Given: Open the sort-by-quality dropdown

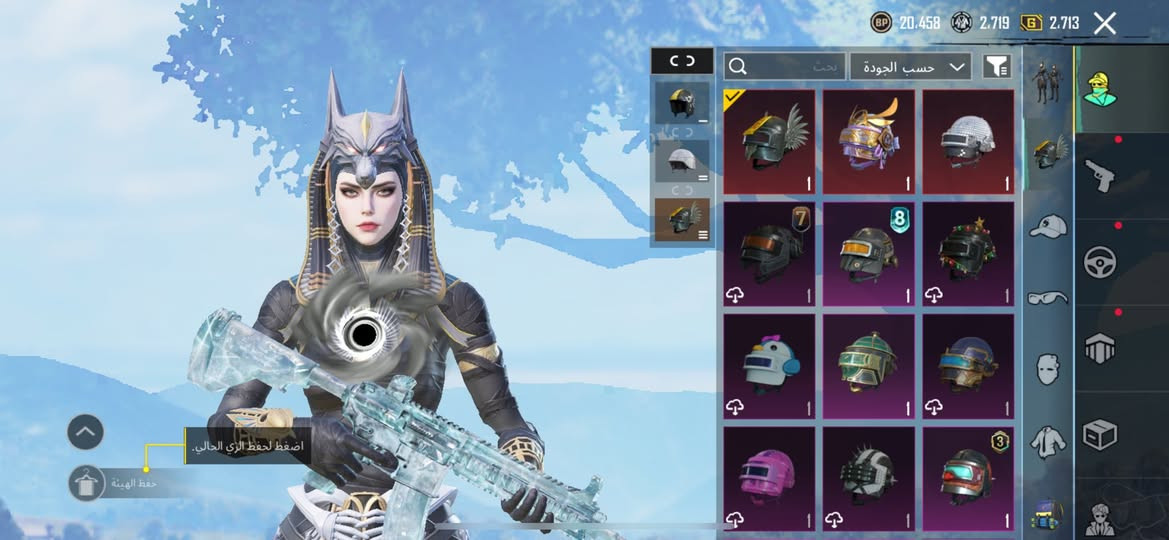Looking at the screenshot, I should pos(911,66).
